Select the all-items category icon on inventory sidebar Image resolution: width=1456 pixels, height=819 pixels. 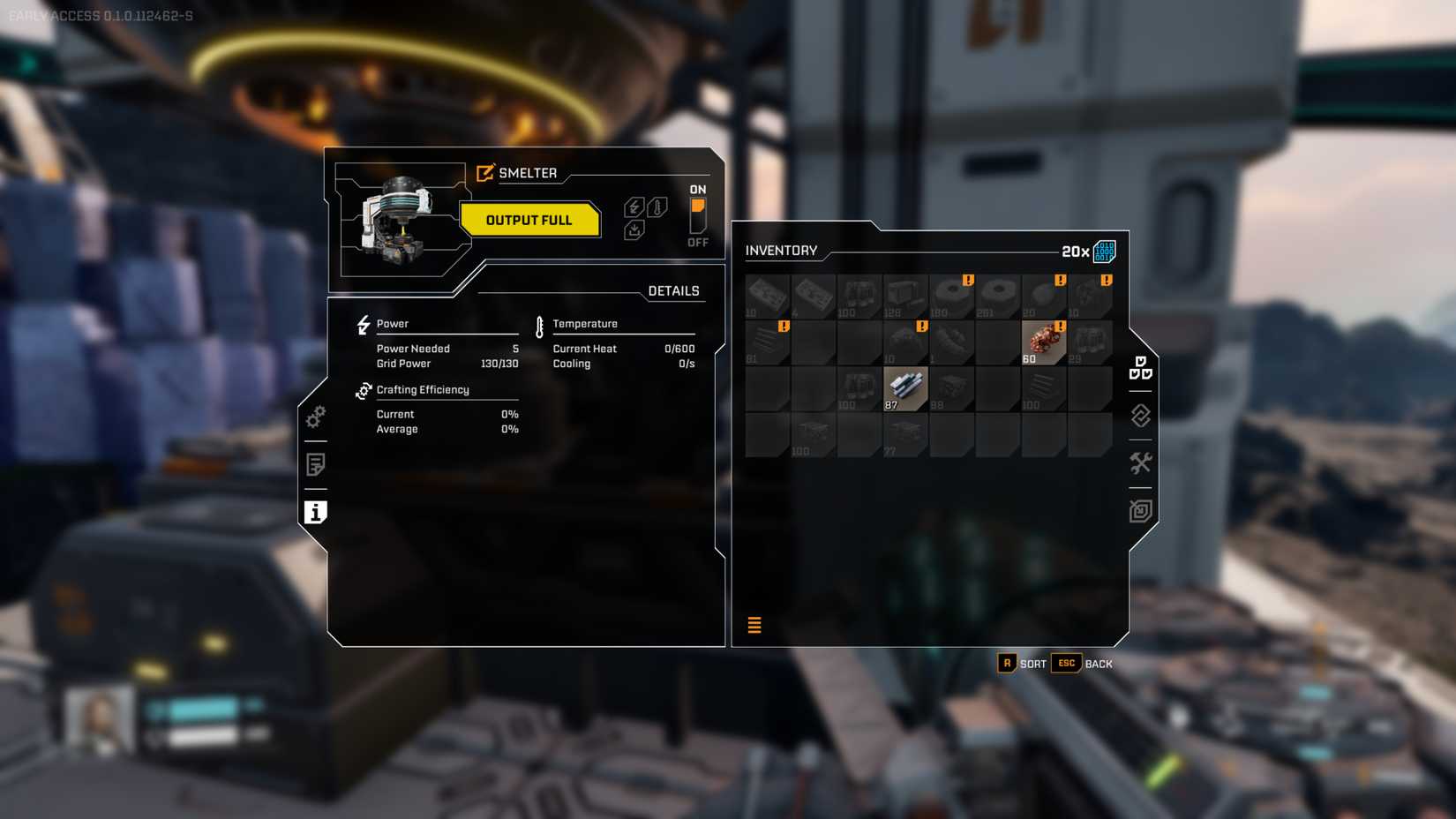(1140, 369)
